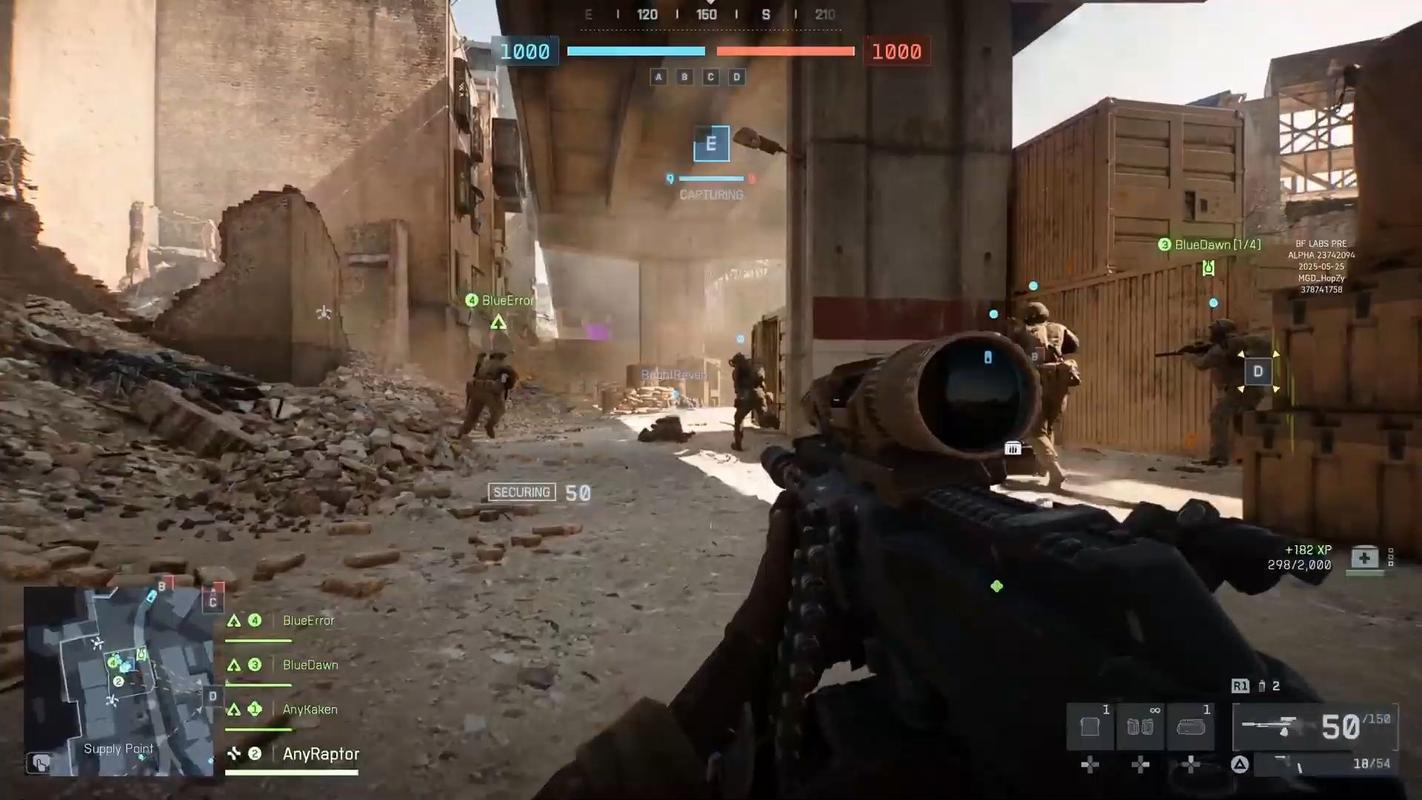
Task: Click objective C flag indicator
Action: (711, 77)
